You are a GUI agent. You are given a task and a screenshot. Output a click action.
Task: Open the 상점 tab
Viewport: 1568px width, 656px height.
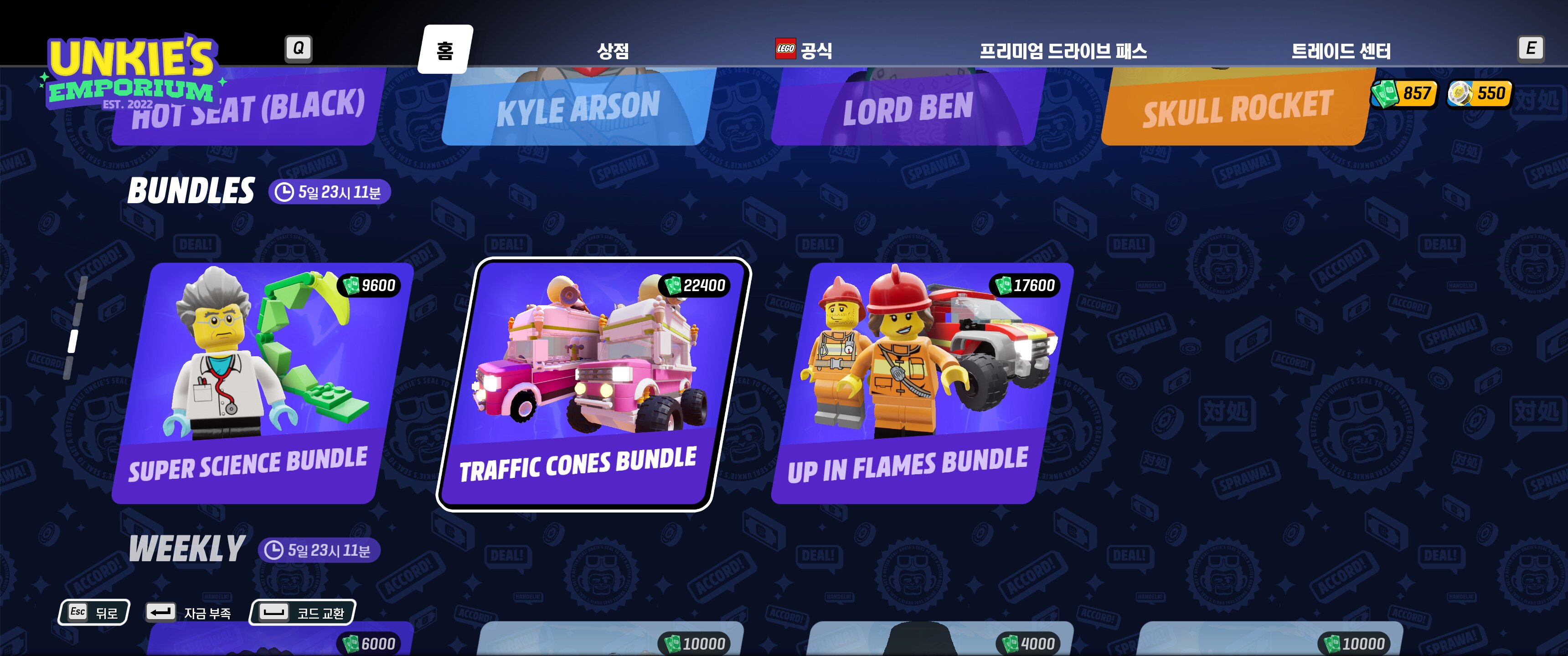pos(612,51)
